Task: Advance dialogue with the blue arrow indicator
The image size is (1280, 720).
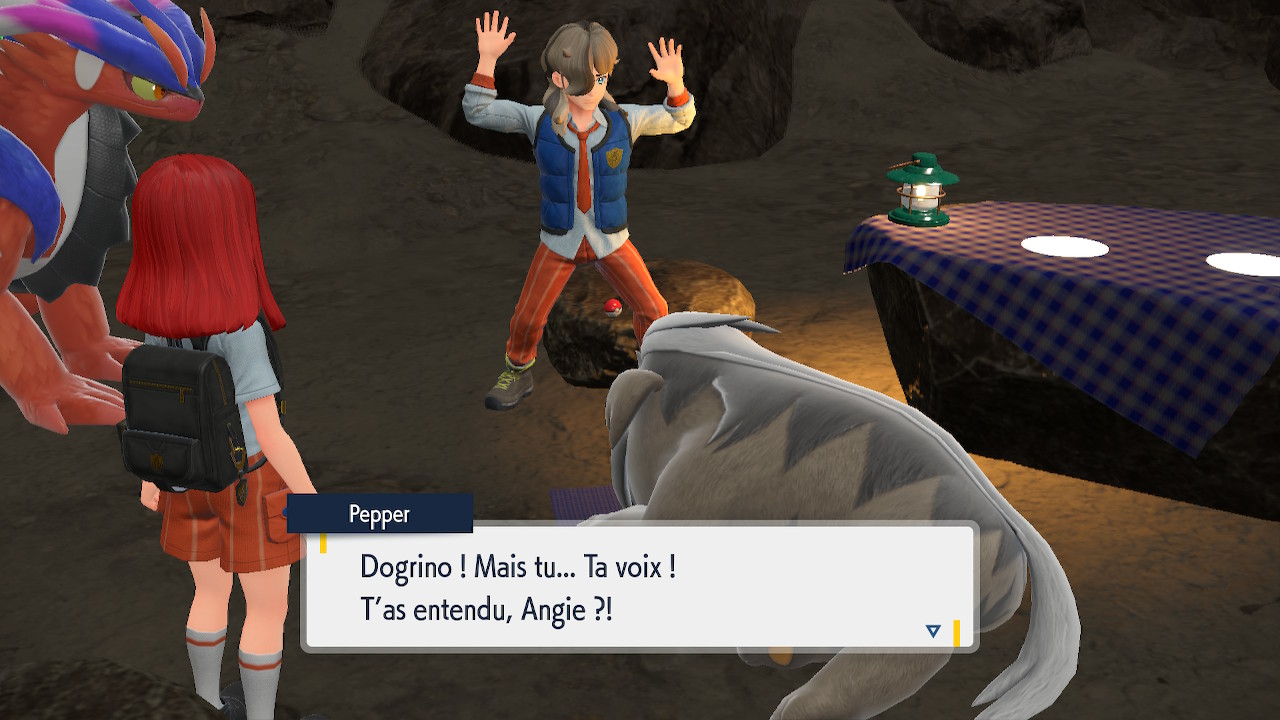Action: (x=933, y=631)
